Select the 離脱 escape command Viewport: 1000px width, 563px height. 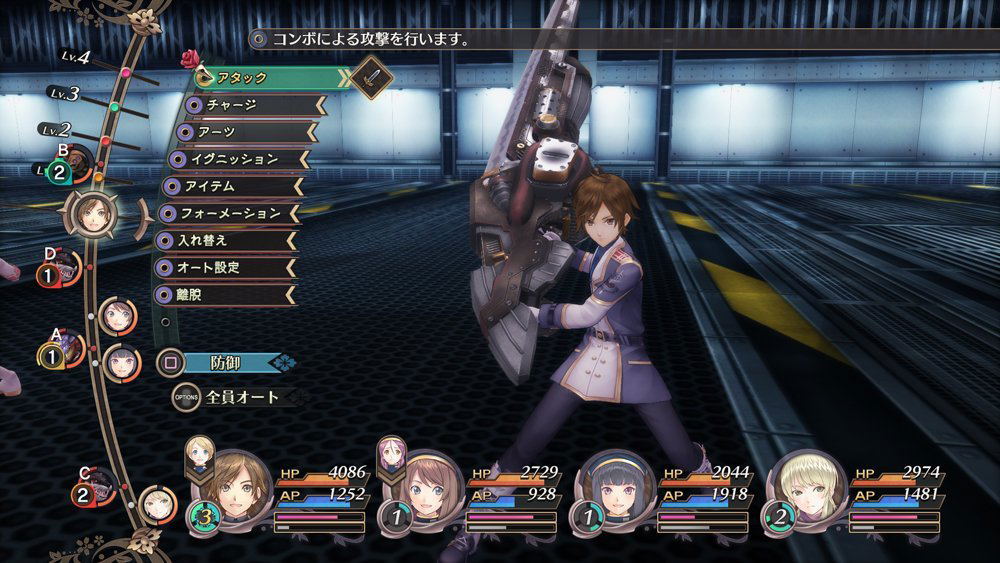tap(225, 294)
